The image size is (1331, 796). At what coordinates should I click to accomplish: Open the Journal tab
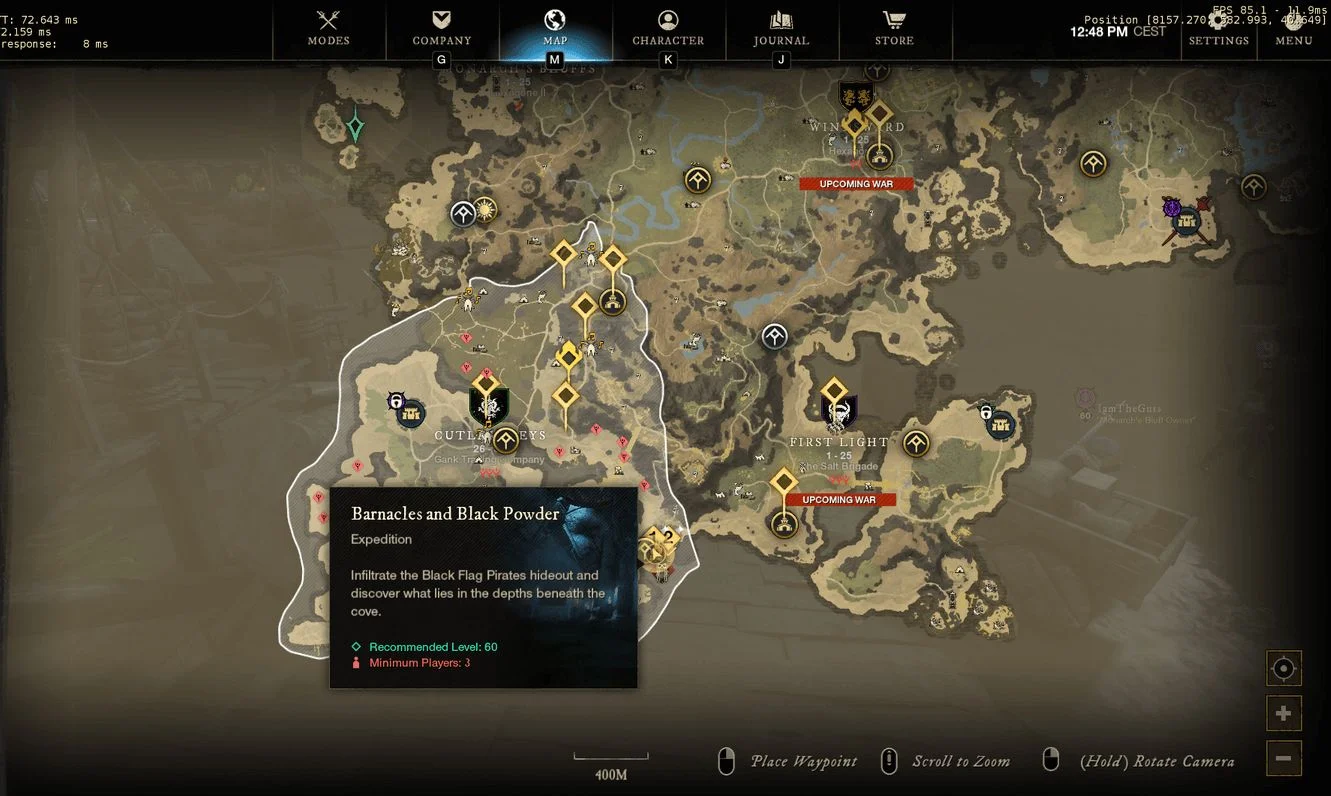click(781, 28)
